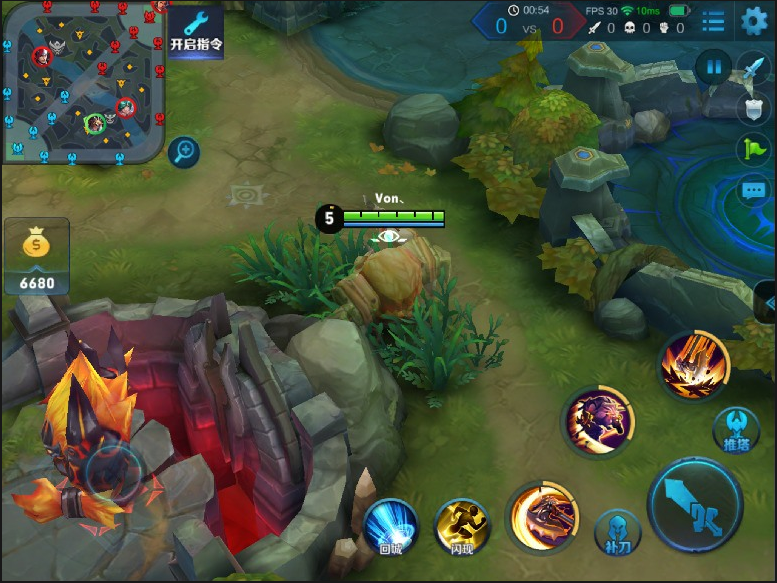Tap the sword attack signal button
The height and width of the screenshot is (583, 777).
click(752, 70)
